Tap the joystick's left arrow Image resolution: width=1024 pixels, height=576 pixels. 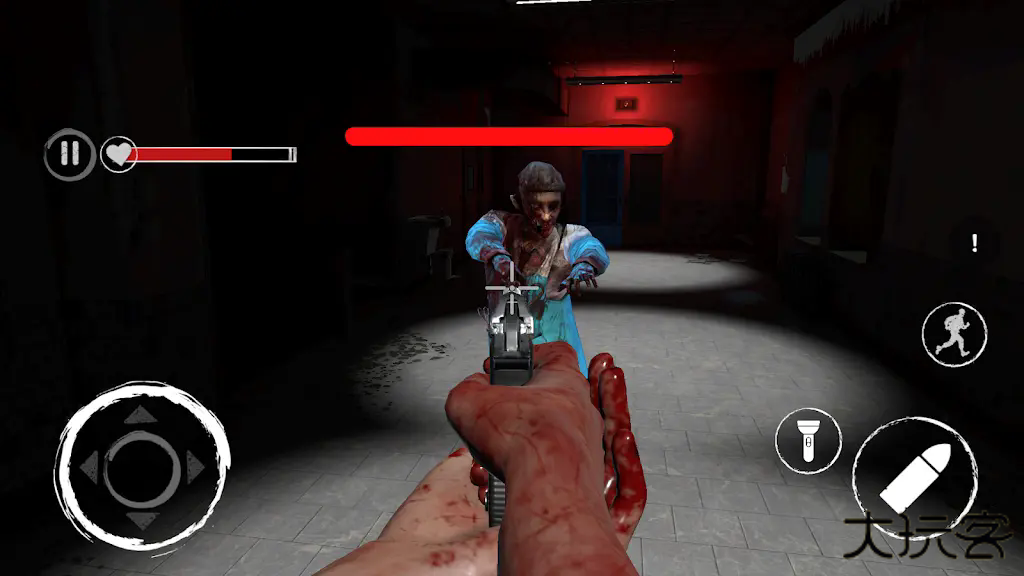pyautogui.click(x=90, y=464)
